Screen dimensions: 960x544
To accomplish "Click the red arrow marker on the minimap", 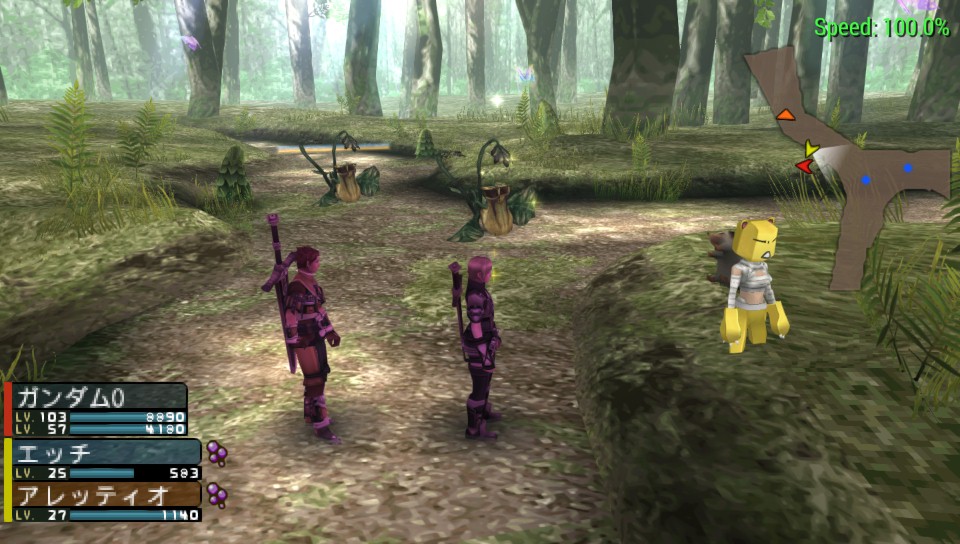I will (x=803, y=165).
